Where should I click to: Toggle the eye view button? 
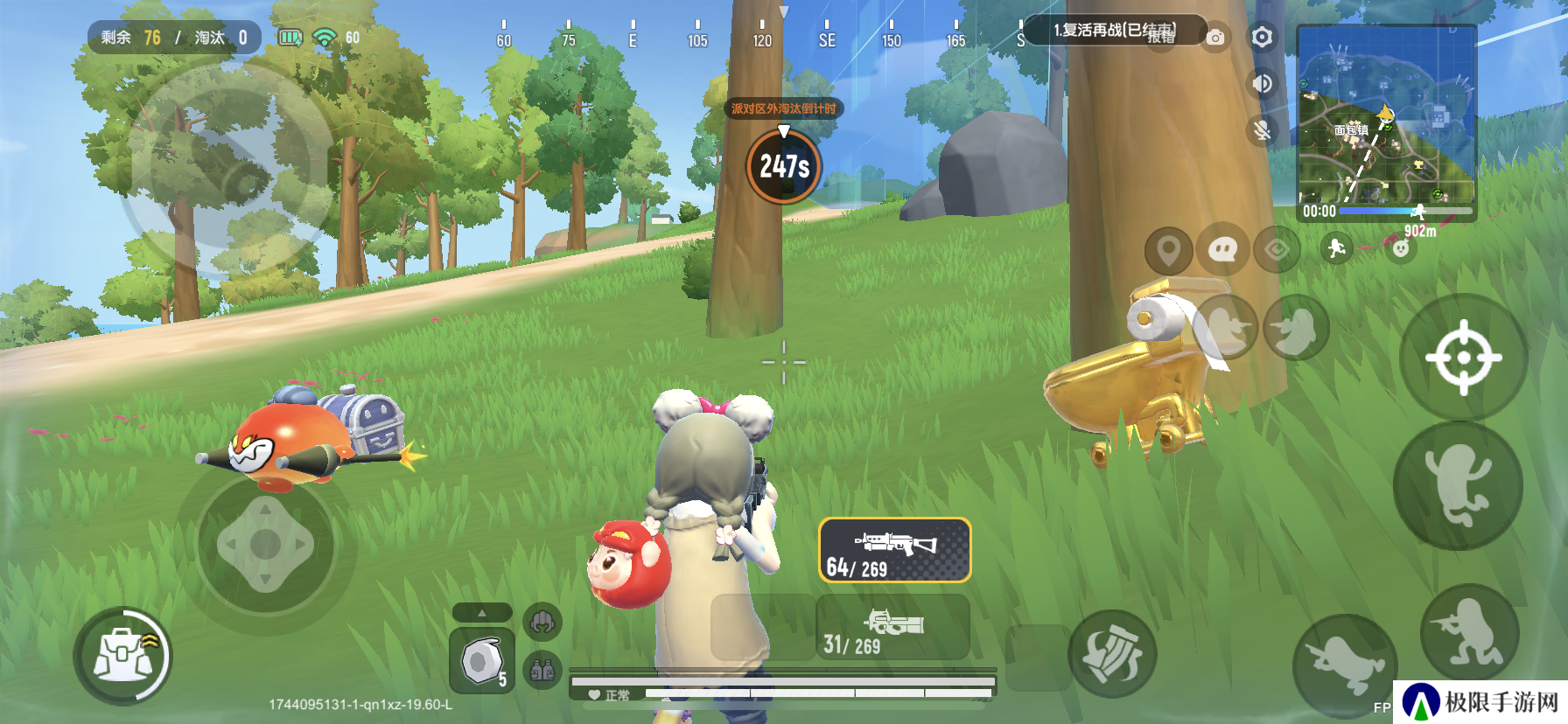pyautogui.click(x=1277, y=251)
